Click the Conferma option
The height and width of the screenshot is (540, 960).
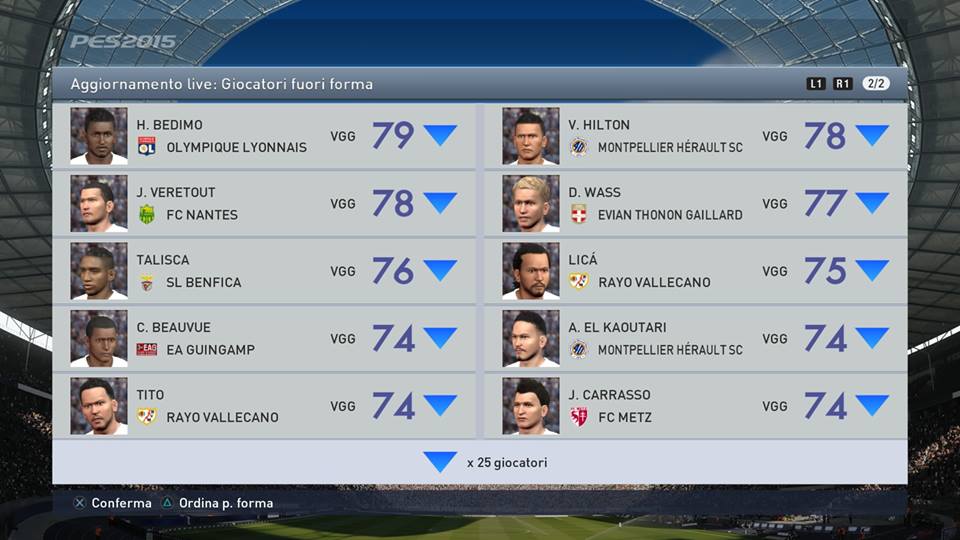[x=112, y=503]
